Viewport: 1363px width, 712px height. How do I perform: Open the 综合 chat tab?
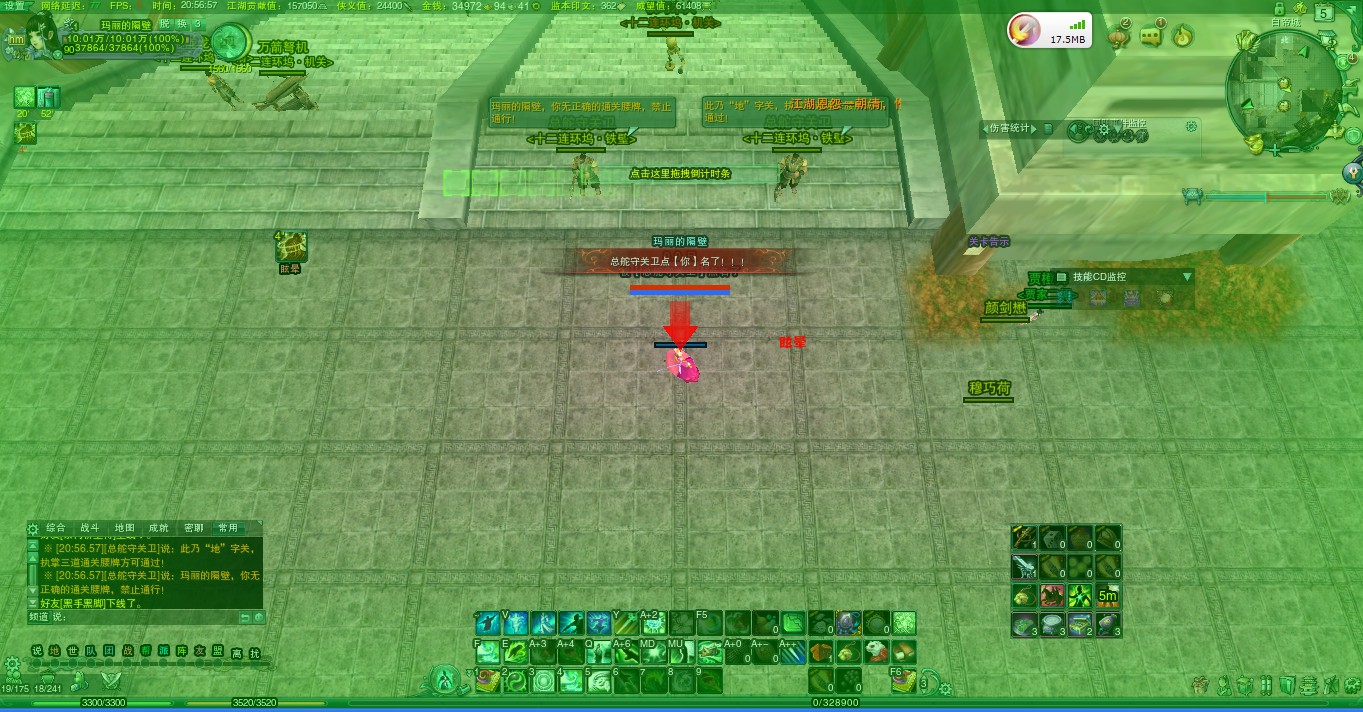click(x=56, y=528)
